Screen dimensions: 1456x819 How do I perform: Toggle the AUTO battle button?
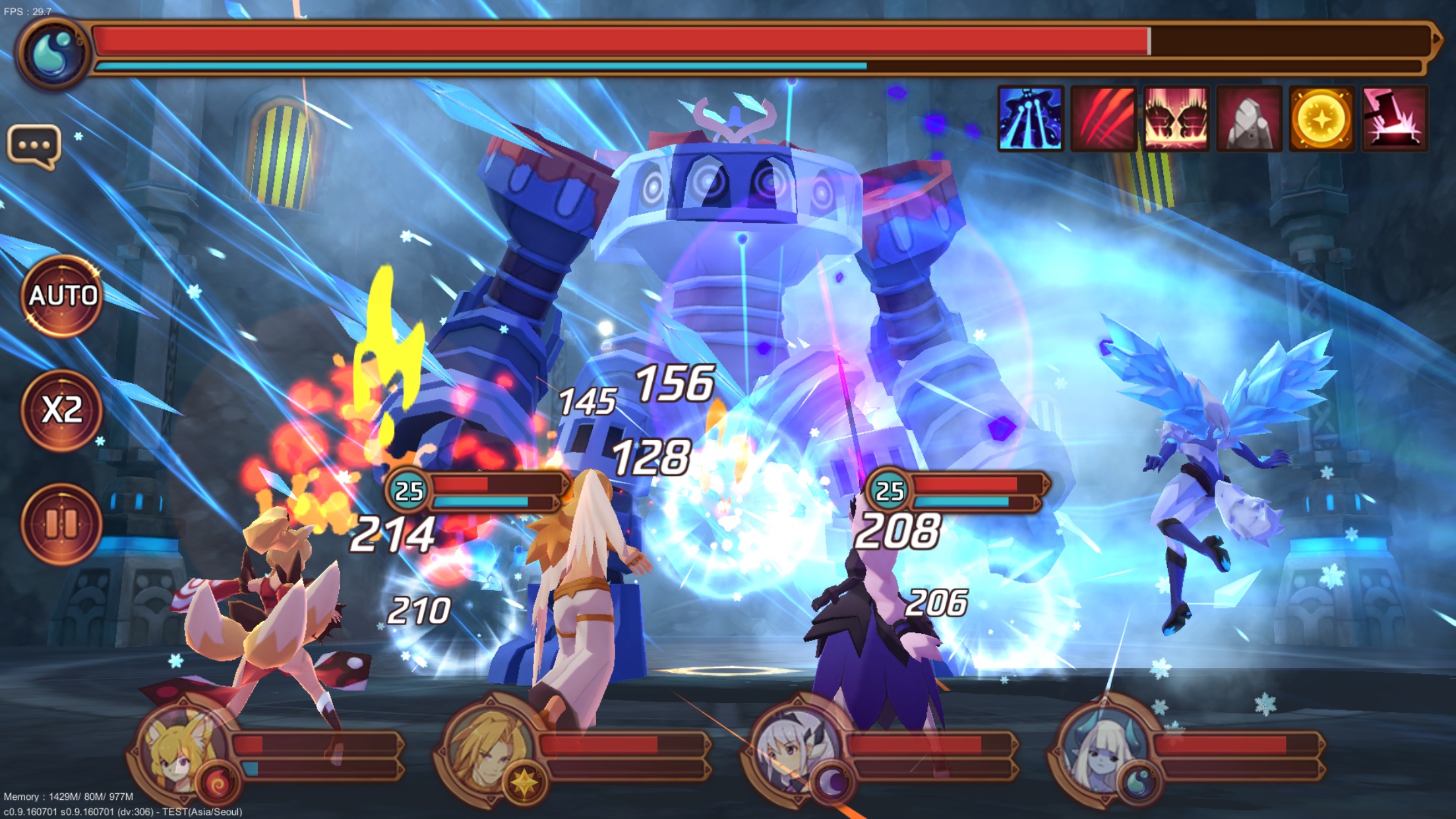coord(62,296)
